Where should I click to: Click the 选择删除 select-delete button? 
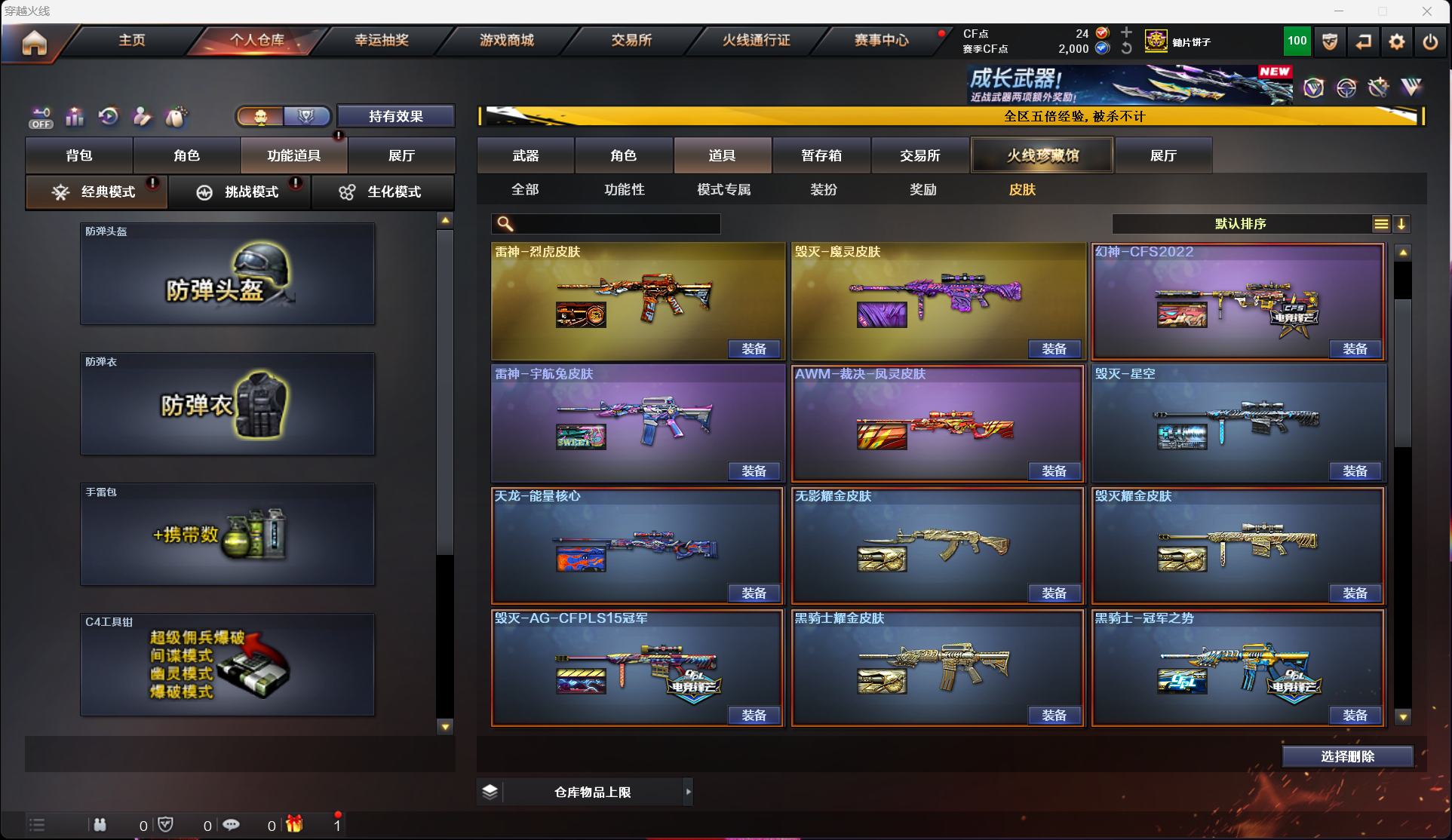(1347, 756)
